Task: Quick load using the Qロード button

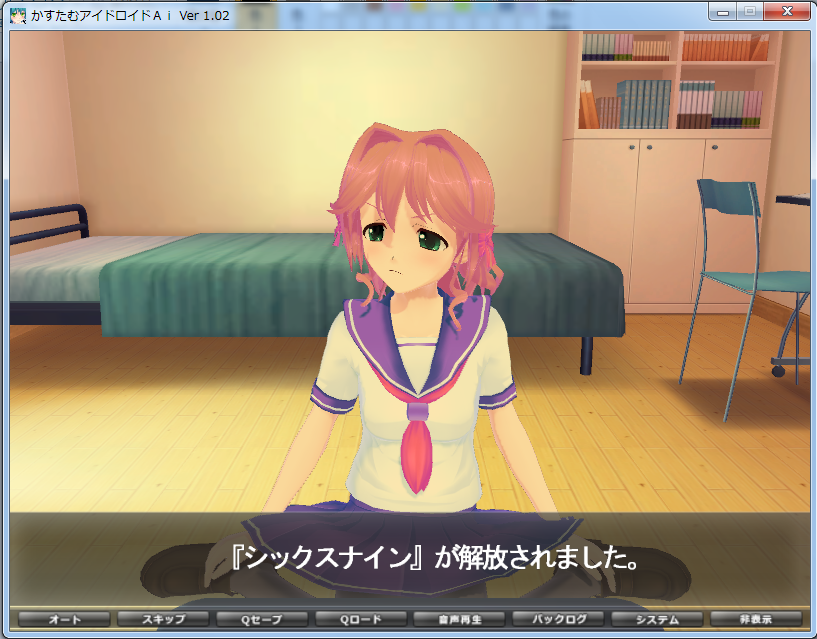Action: [x=359, y=620]
